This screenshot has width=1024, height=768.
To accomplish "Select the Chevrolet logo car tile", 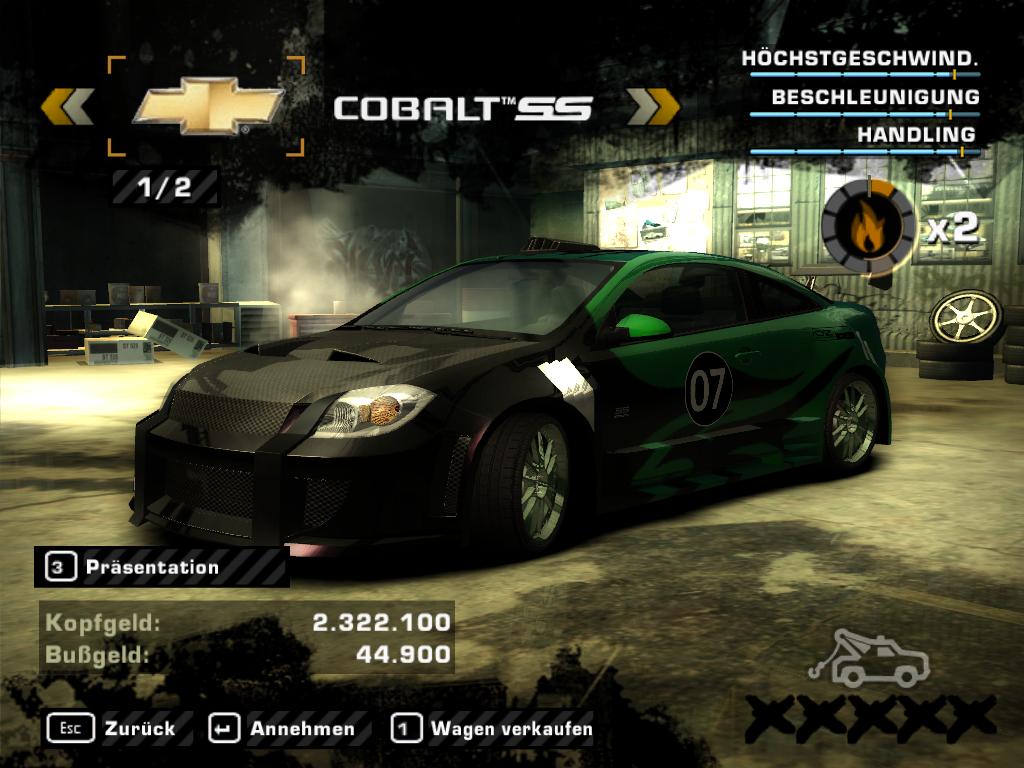I will [206, 107].
